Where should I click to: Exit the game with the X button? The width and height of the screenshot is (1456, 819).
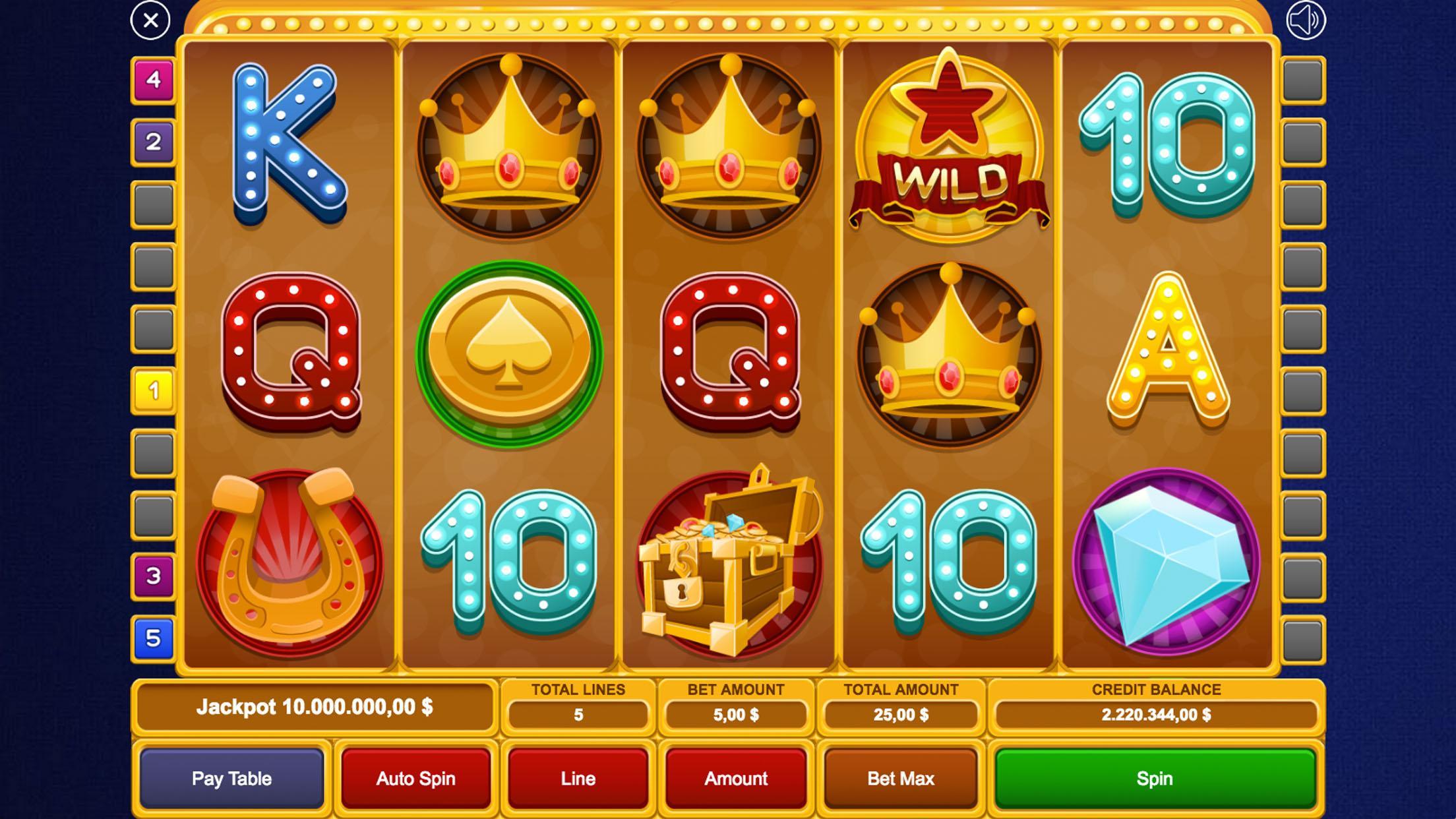(152, 22)
